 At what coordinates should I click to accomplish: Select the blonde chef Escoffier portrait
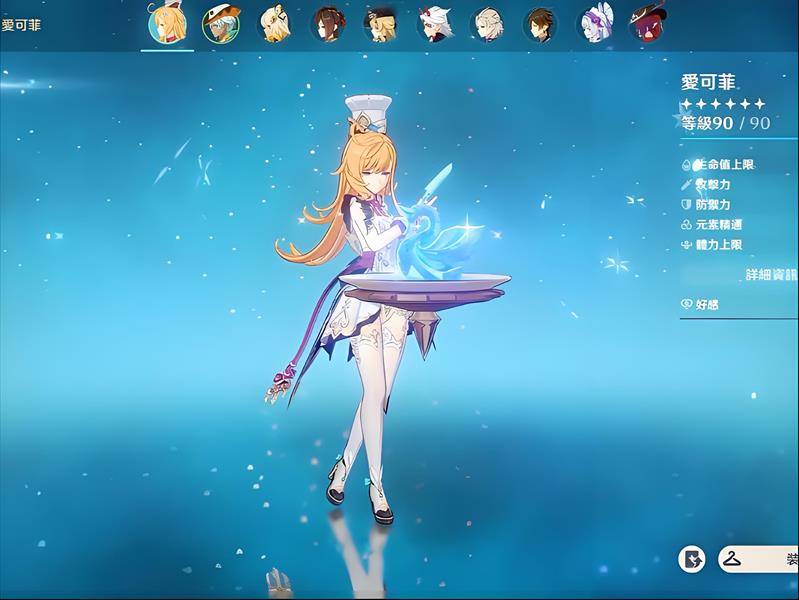point(167,24)
